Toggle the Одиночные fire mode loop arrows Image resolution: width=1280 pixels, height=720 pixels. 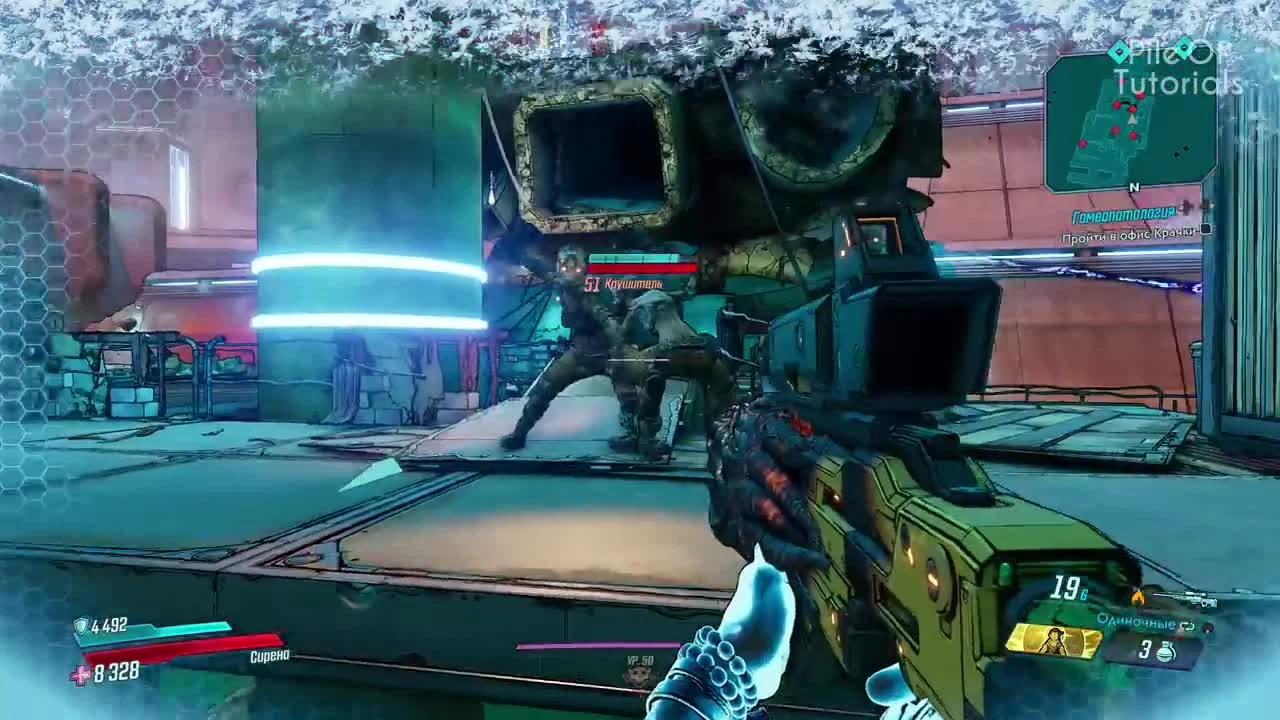1188,625
